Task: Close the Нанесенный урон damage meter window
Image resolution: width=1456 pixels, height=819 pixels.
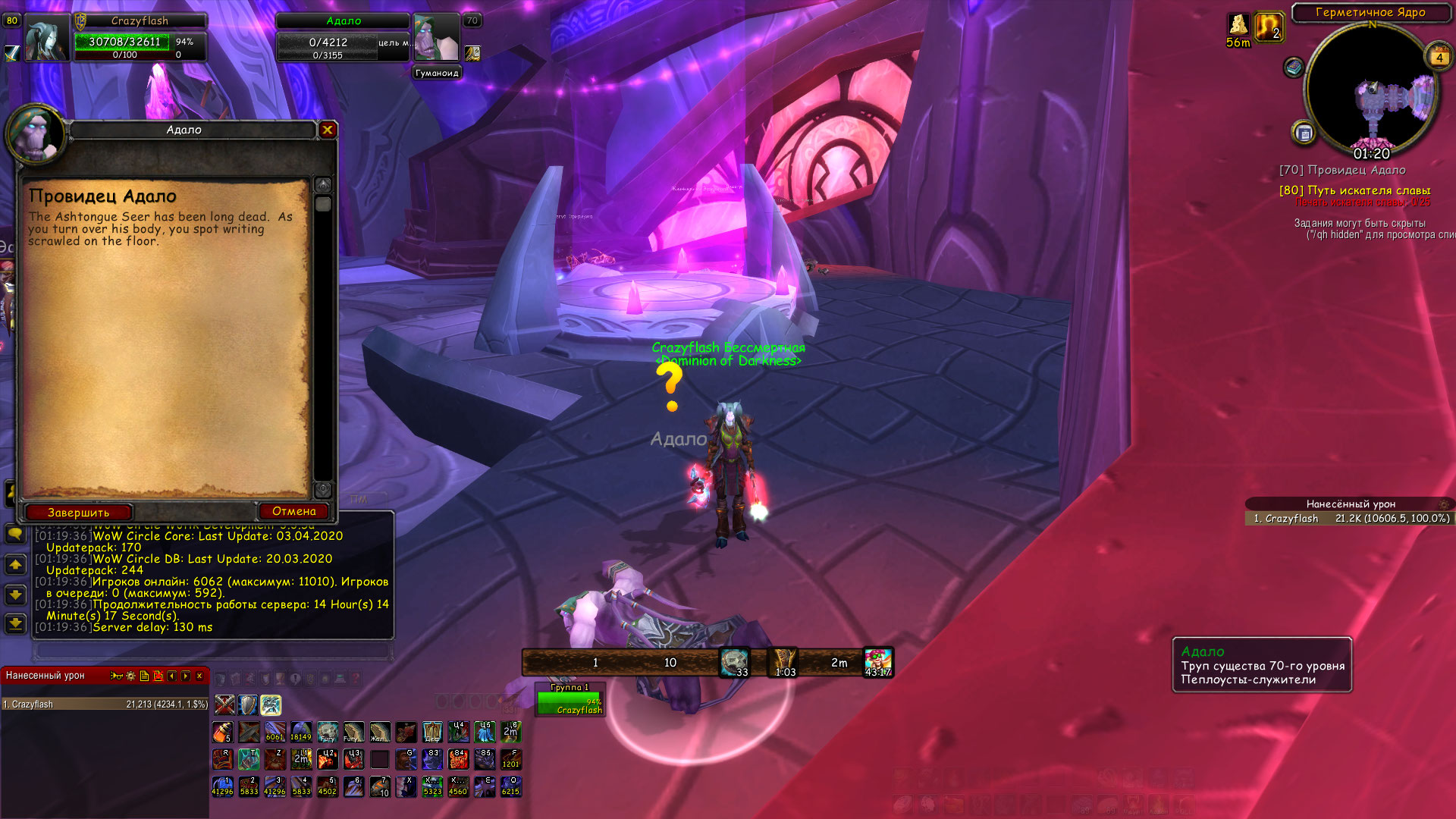Action: coord(199,676)
